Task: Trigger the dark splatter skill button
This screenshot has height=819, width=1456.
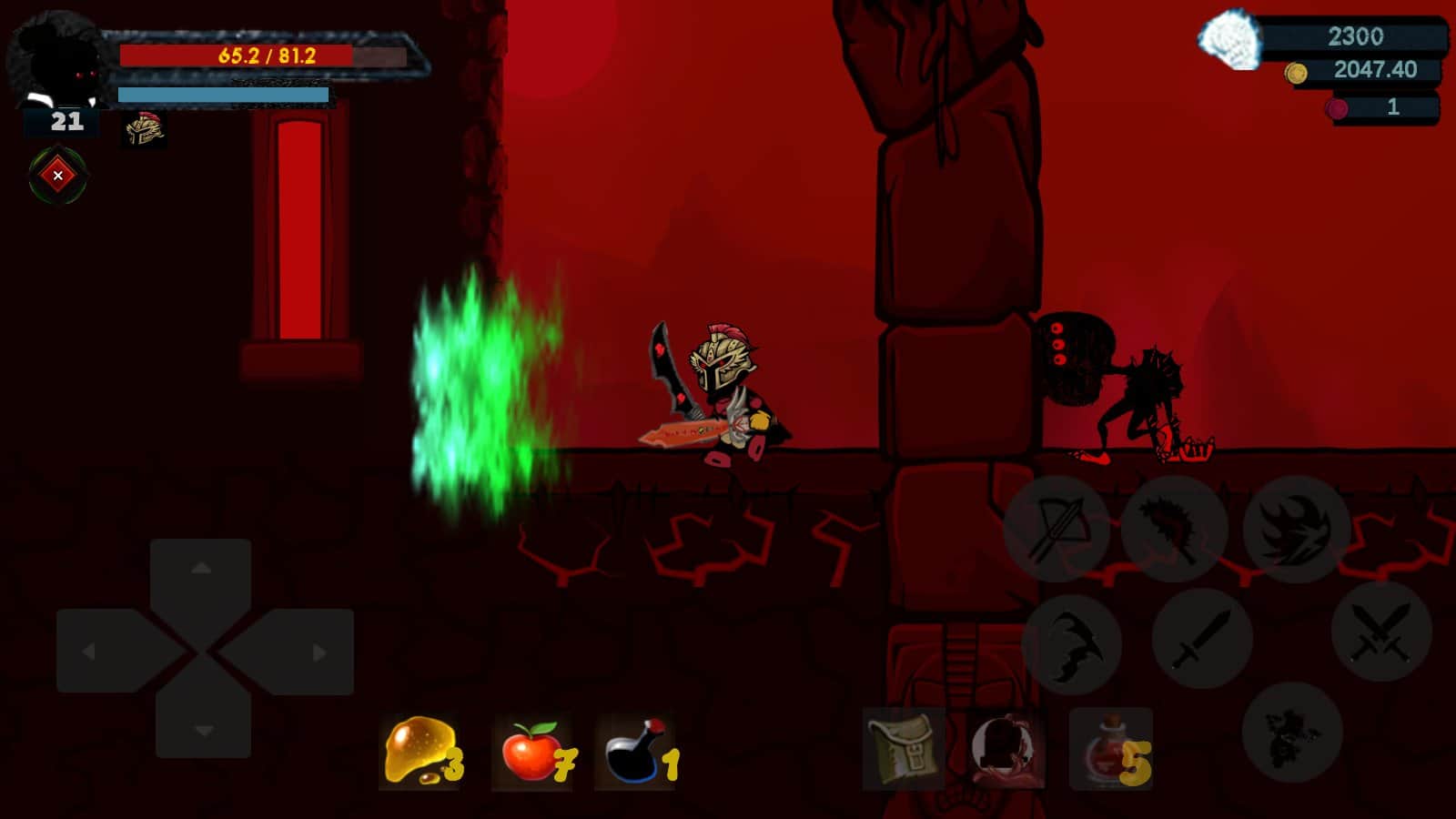Action: pyautogui.click(x=1291, y=732)
